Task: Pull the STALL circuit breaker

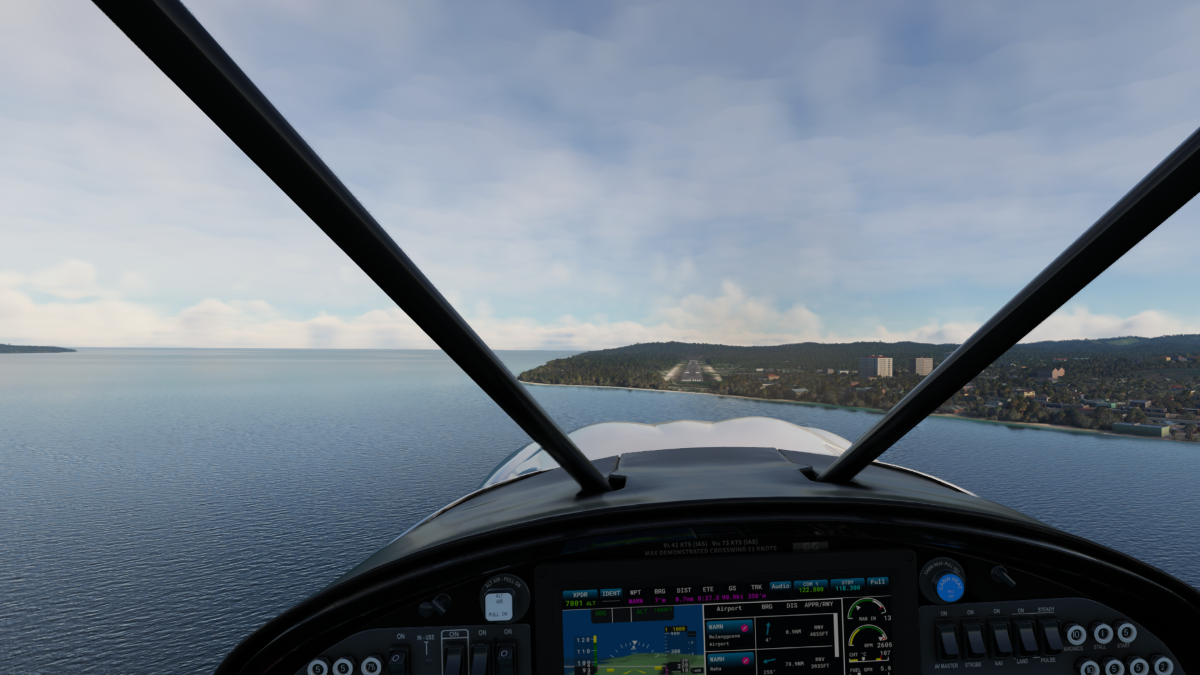Action: tap(1102, 633)
